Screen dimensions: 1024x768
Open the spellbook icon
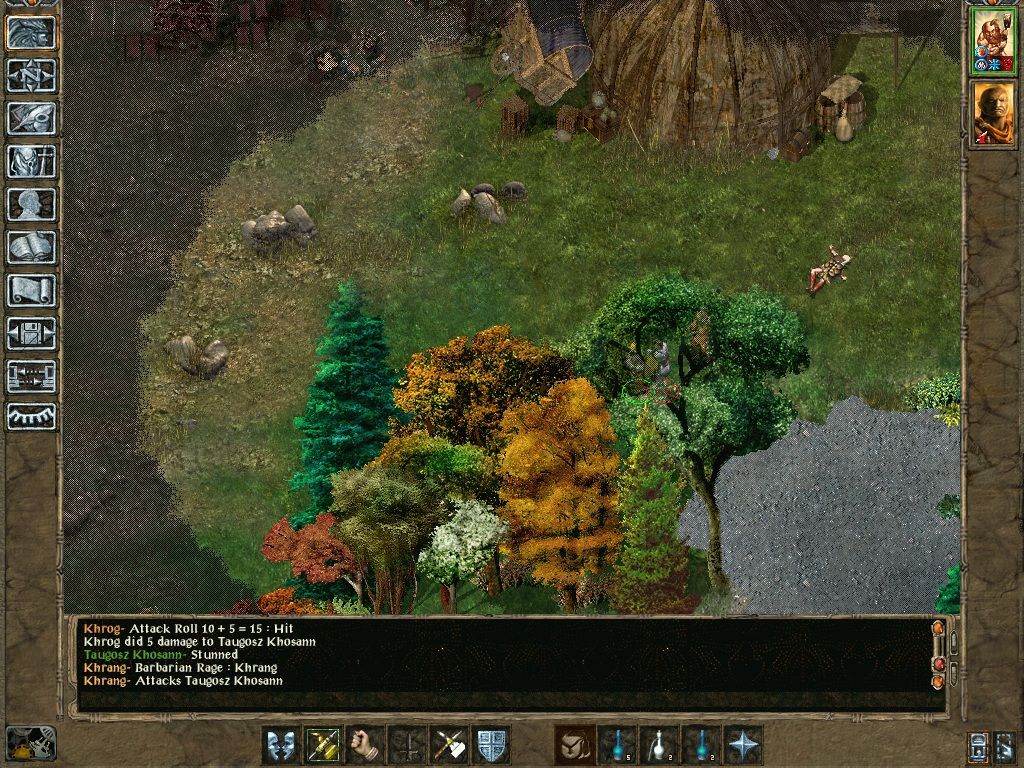tap(31, 247)
